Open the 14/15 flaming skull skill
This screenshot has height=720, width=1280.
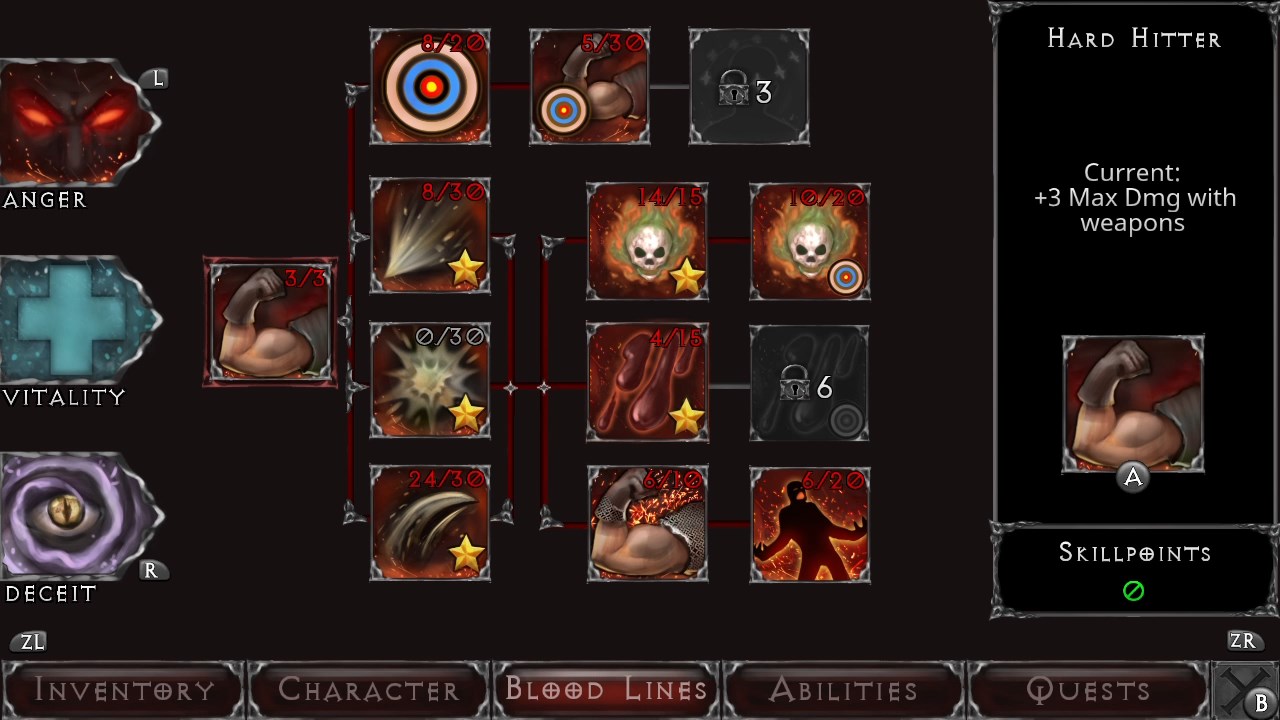point(647,241)
